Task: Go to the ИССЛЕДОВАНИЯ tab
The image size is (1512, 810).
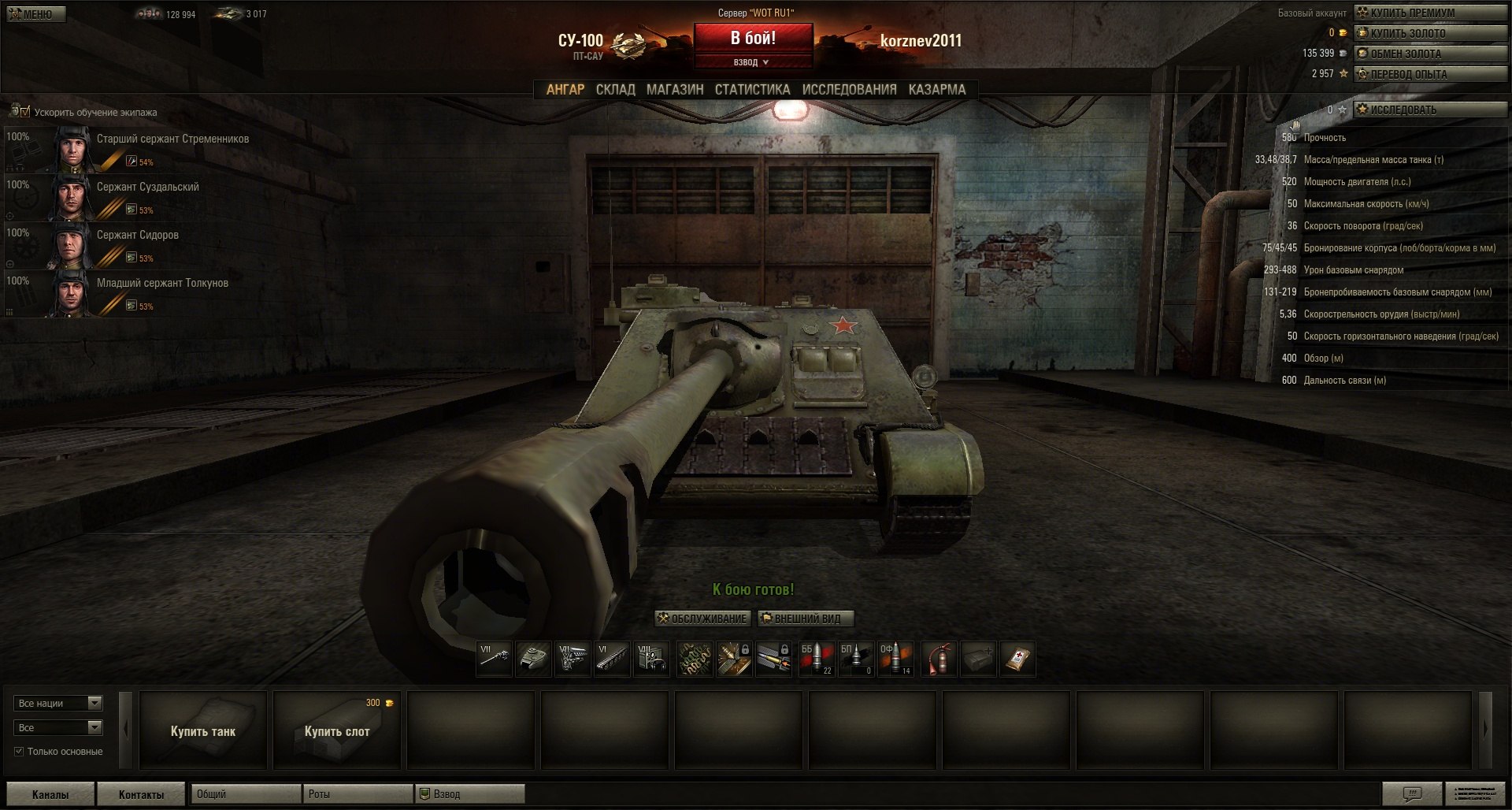Action: click(x=849, y=90)
